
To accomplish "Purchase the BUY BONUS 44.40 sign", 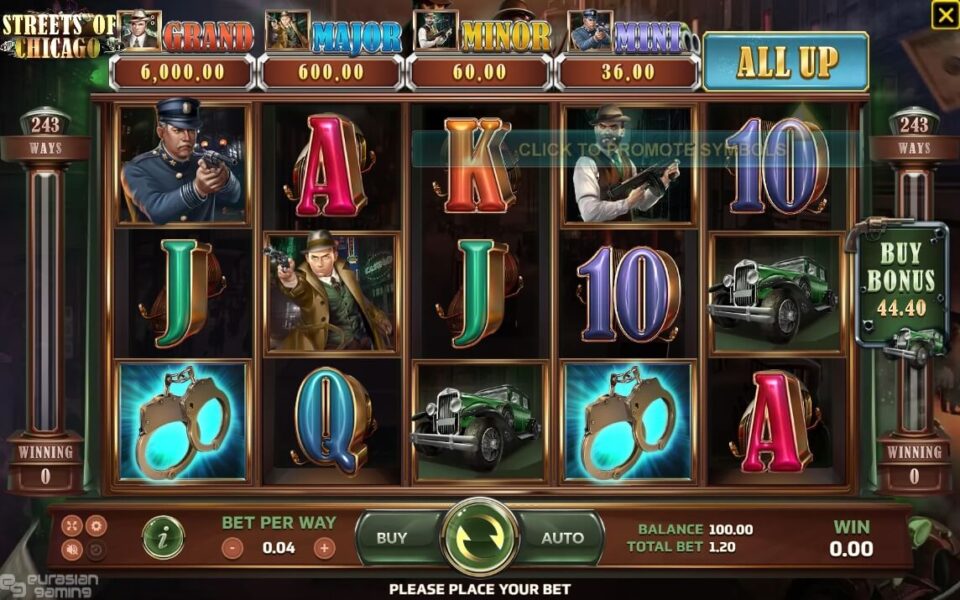I will click(x=900, y=282).
